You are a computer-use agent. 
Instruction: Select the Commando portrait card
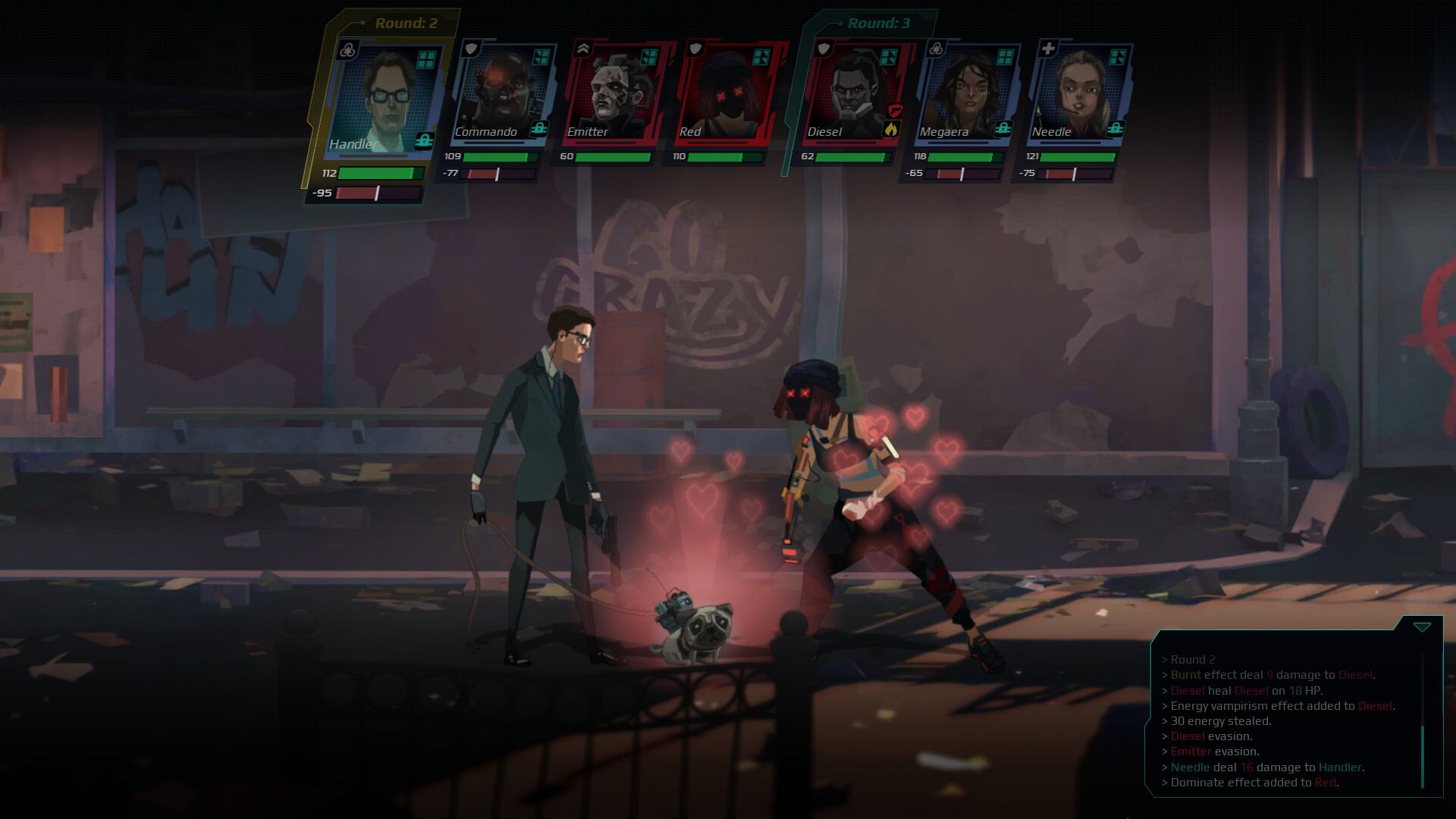(500, 93)
